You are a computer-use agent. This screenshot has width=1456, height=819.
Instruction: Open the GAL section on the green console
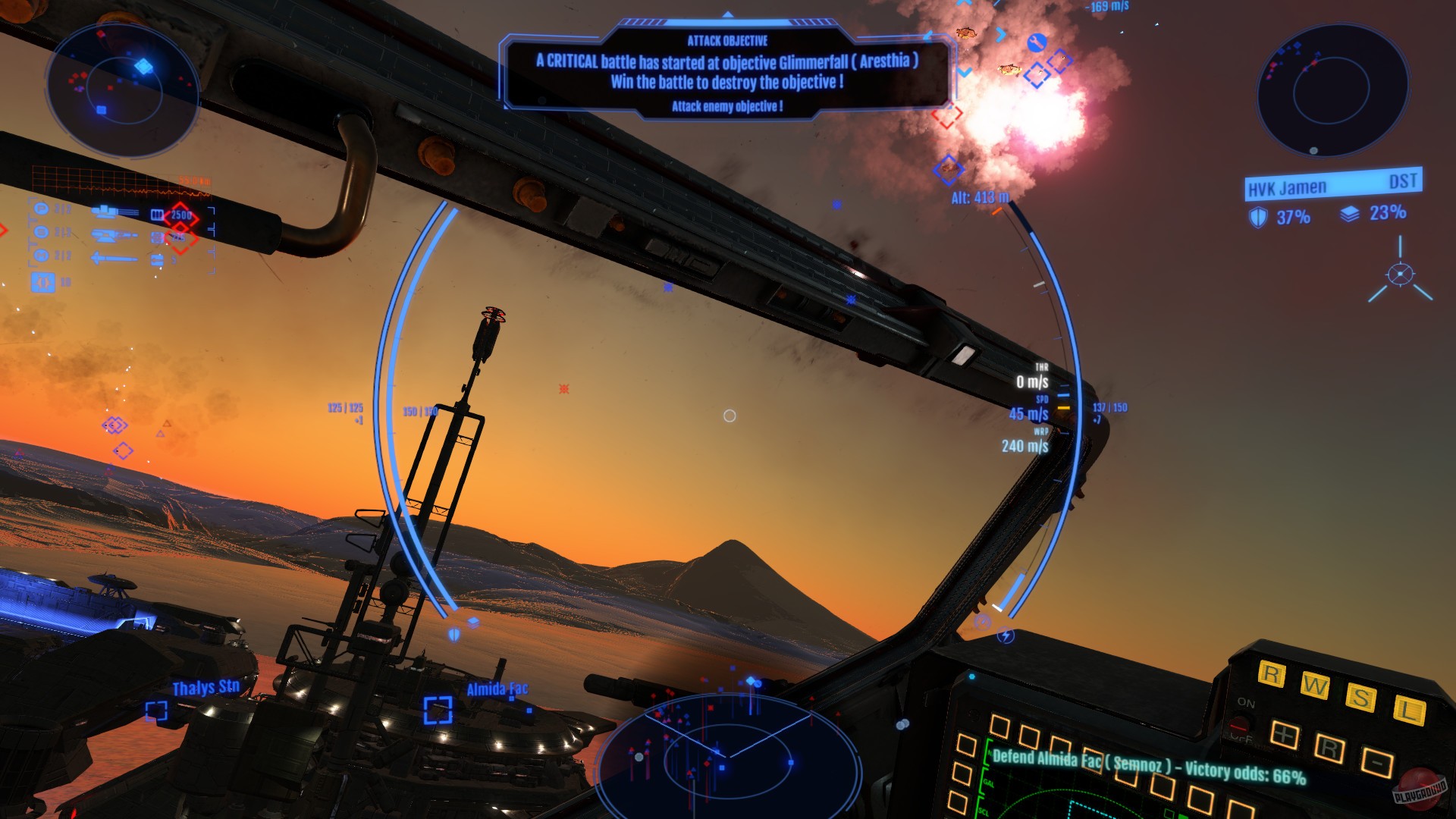click(988, 782)
